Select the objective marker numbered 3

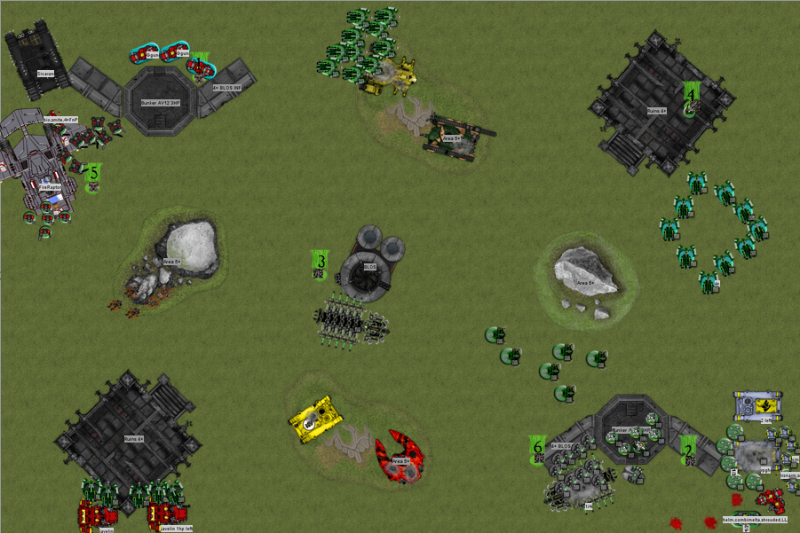[x=320, y=263]
